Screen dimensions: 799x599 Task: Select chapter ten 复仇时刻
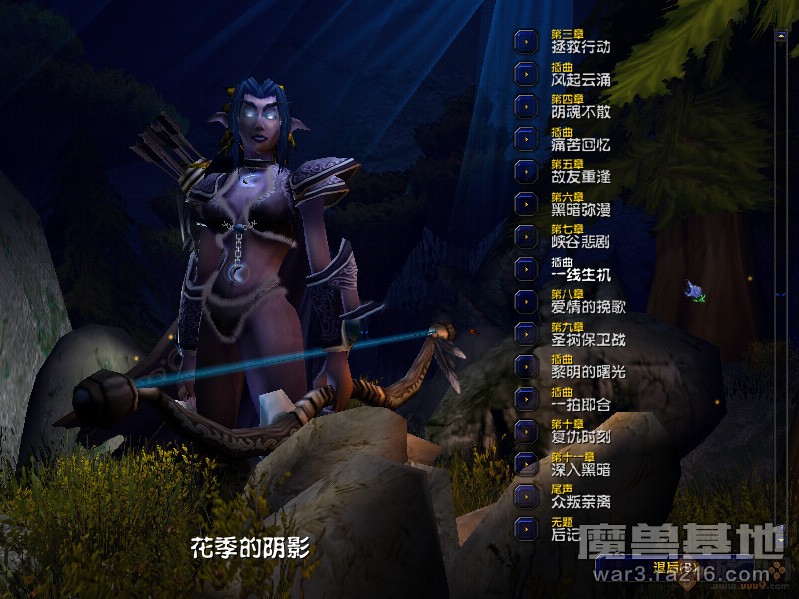[x=526, y=430]
